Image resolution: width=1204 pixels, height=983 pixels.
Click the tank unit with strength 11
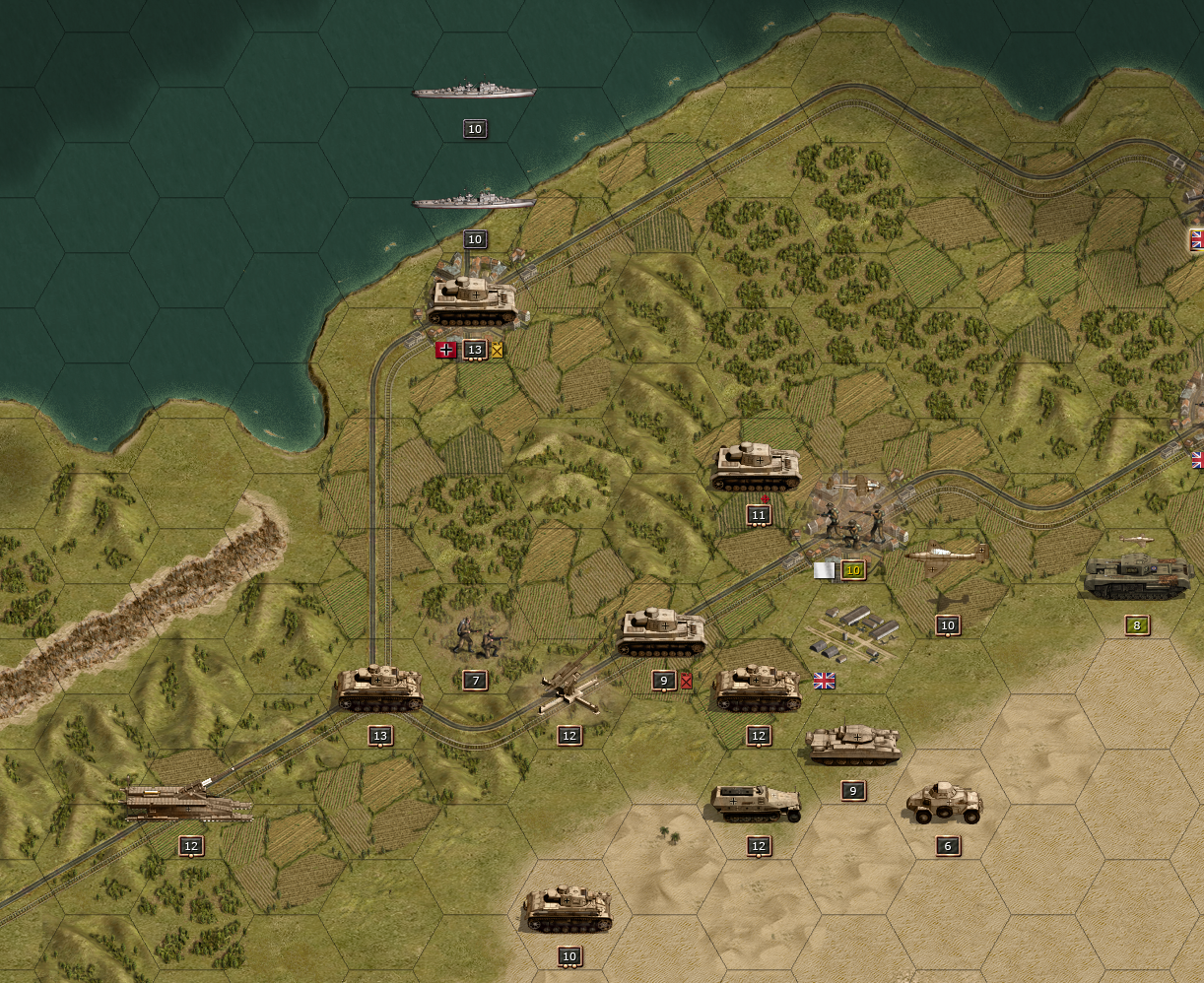[757, 467]
